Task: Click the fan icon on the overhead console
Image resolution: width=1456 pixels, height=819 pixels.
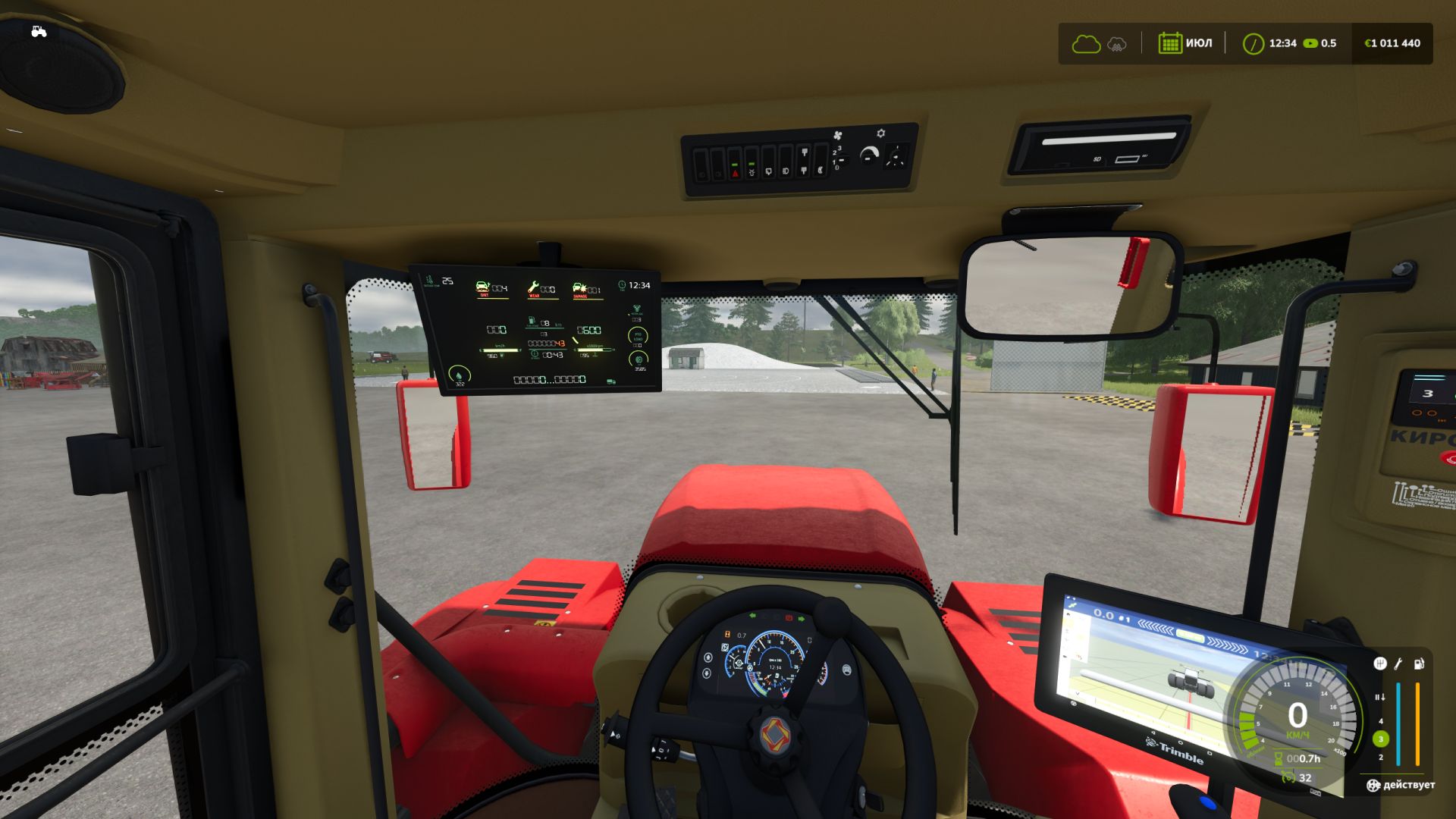Action: point(838,135)
